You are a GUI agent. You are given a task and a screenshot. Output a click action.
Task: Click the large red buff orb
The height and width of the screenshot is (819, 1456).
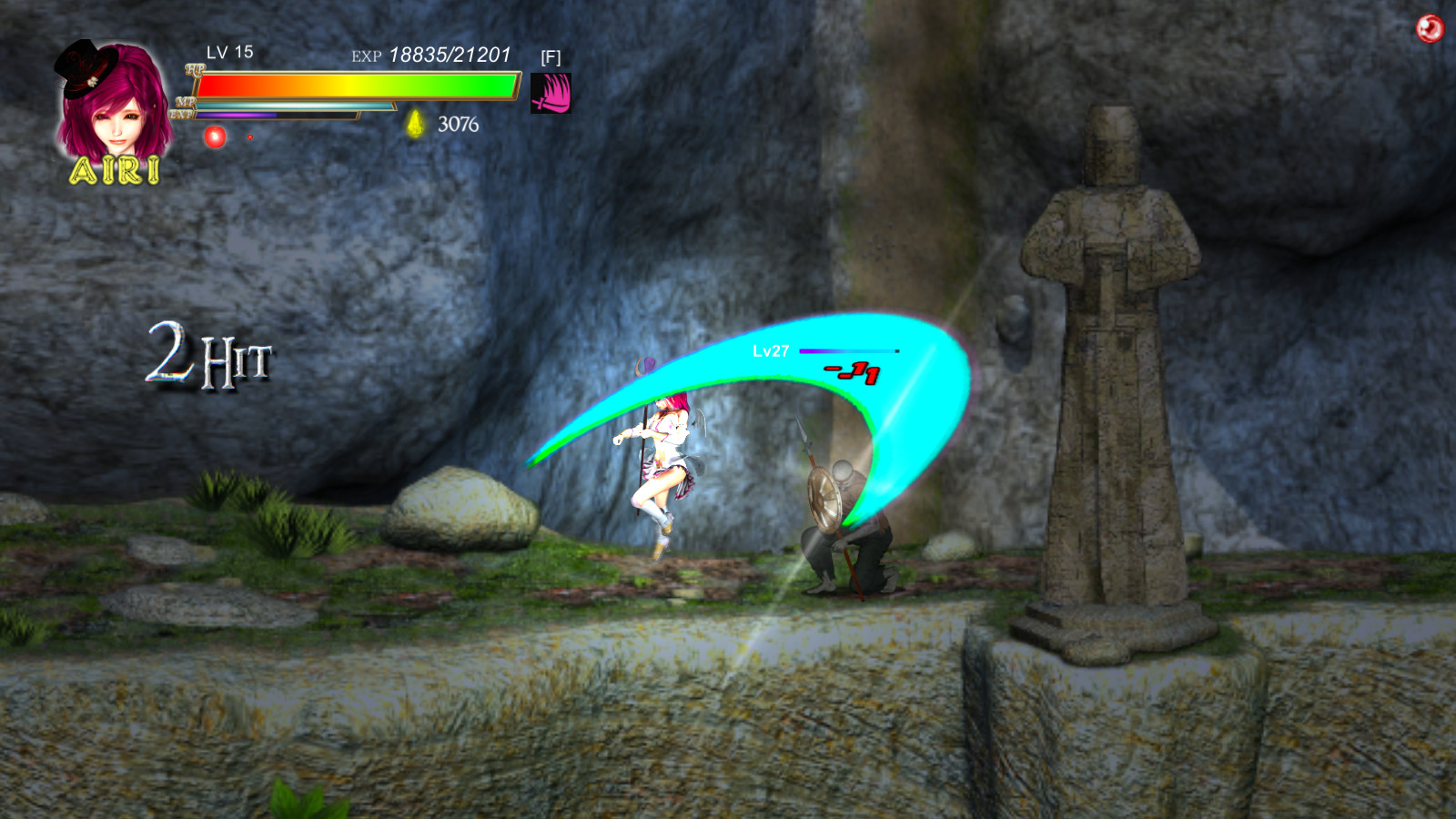click(x=215, y=138)
